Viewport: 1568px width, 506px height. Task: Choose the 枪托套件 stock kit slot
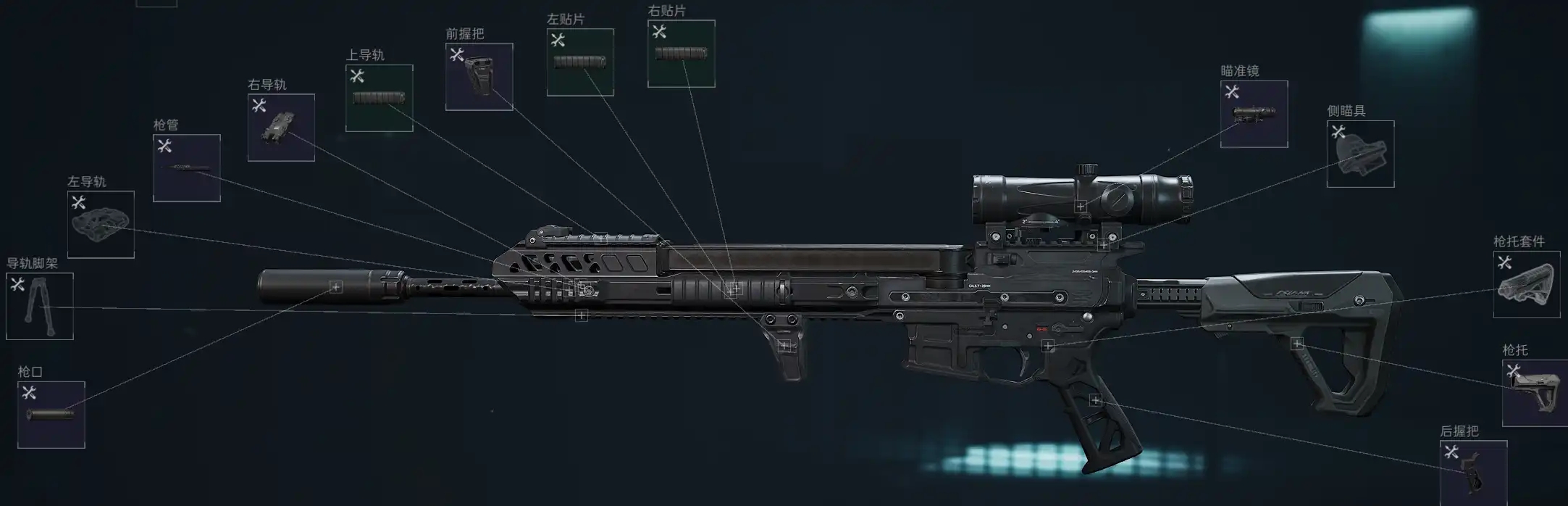(1526, 284)
